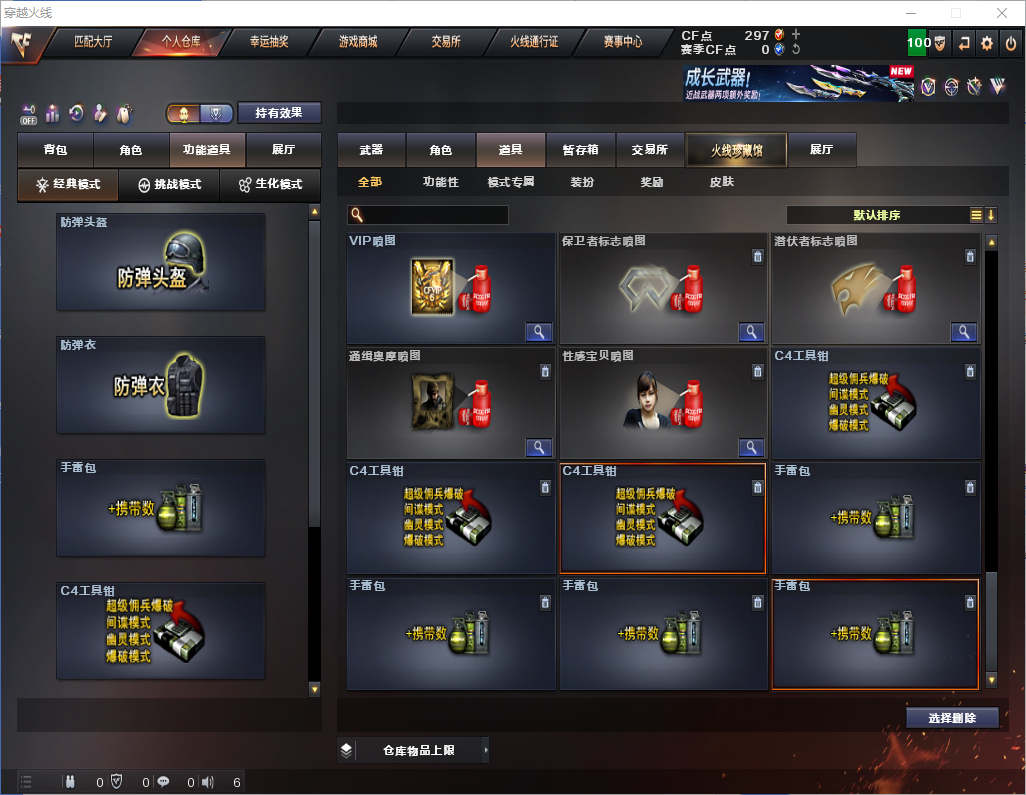This screenshot has width=1026, height=795.
Task: Switch to 交易所 in top navigation
Action: [446, 42]
